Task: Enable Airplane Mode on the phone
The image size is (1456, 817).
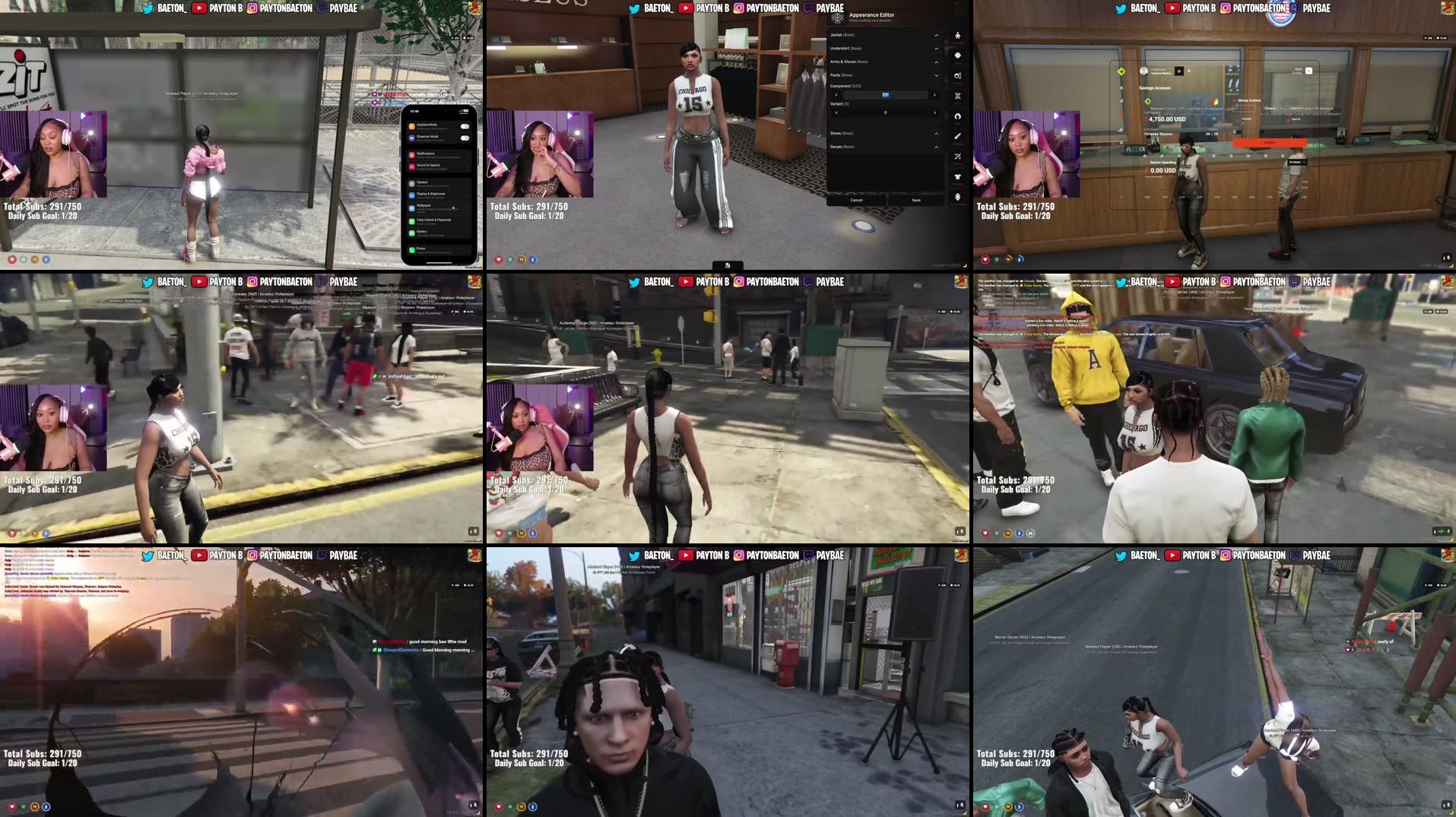Action: click(x=465, y=127)
